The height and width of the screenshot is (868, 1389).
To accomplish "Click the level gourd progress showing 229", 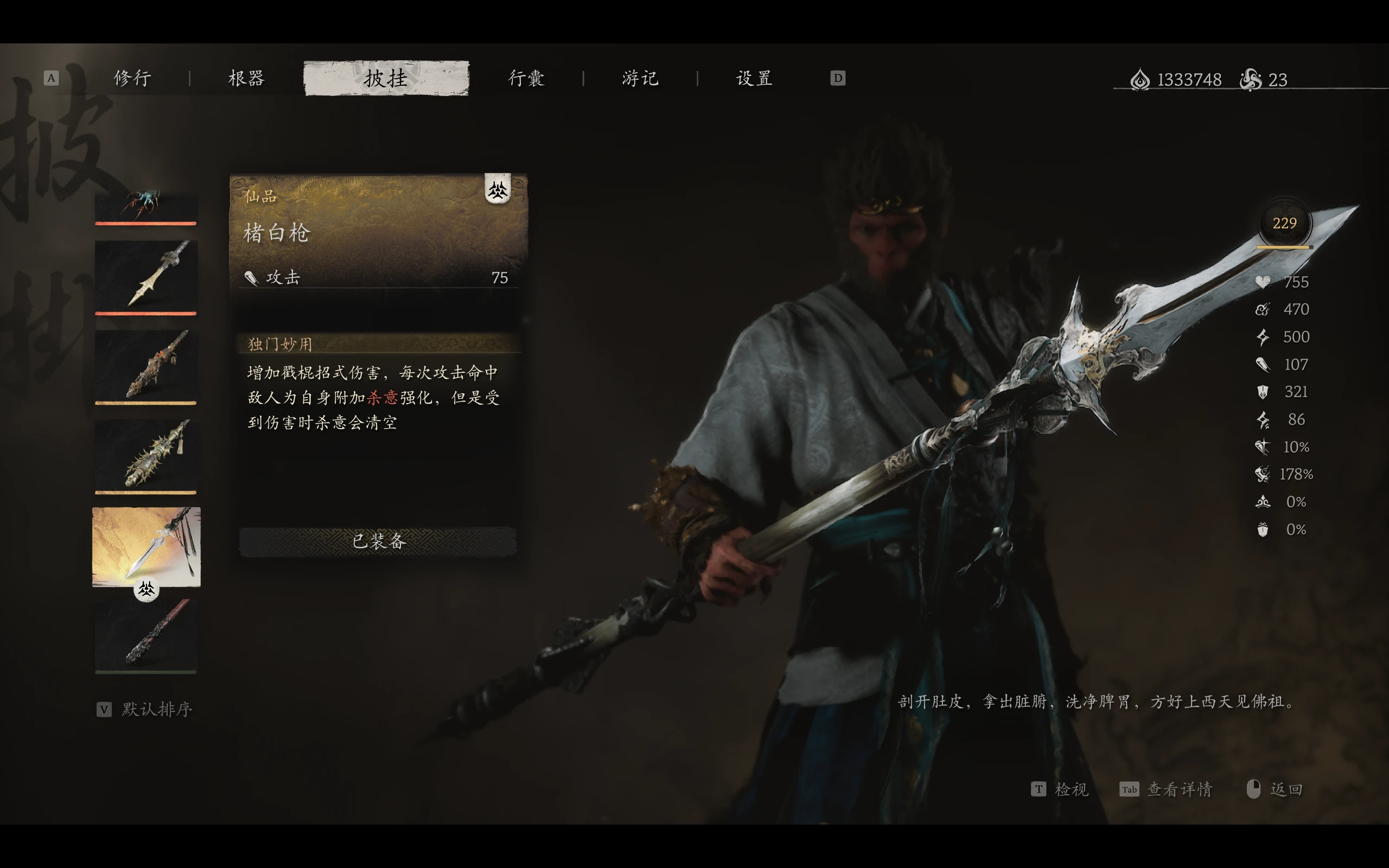I will (x=1285, y=224).
